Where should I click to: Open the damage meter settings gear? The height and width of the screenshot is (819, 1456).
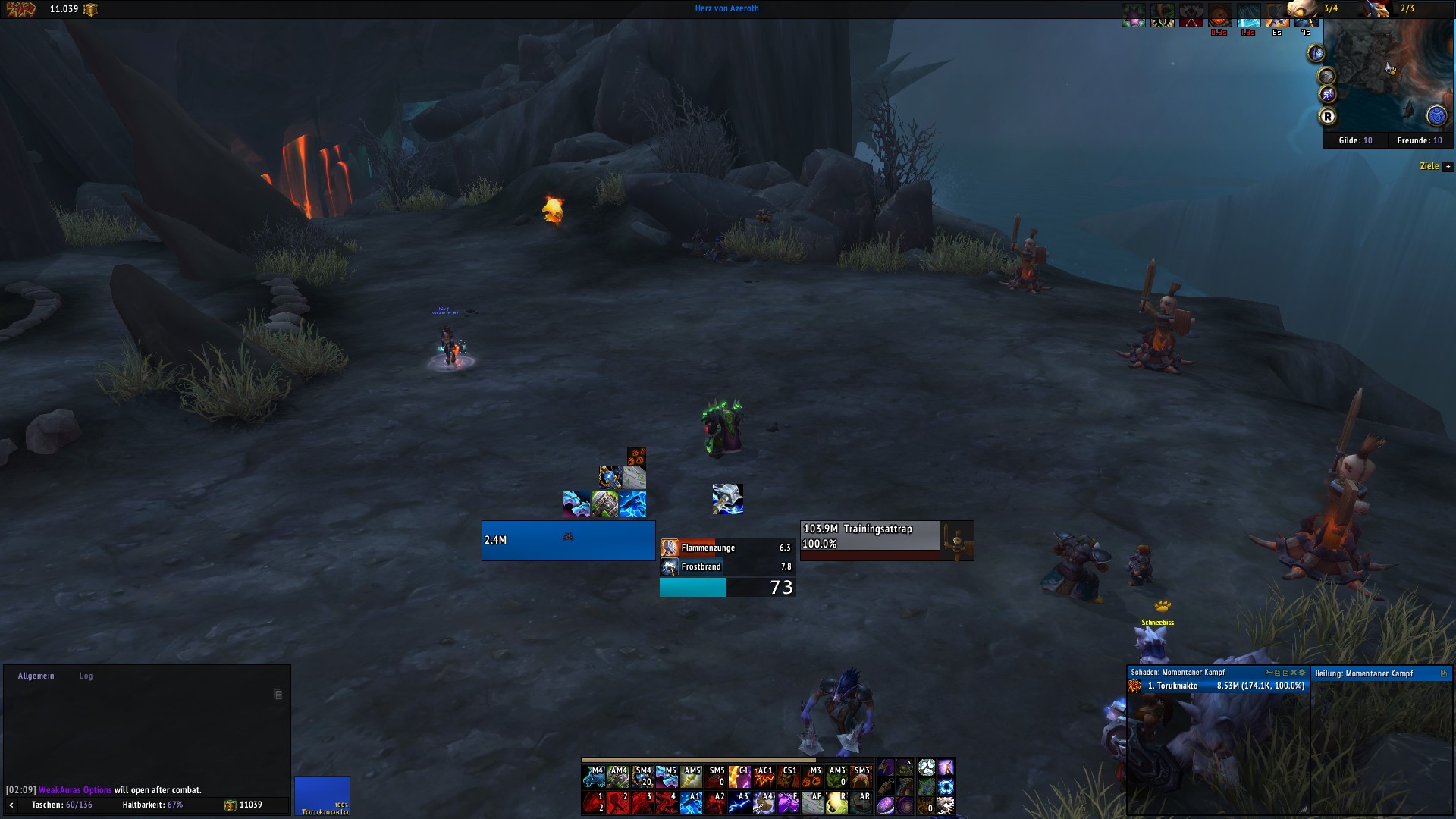coord(1303,673)
